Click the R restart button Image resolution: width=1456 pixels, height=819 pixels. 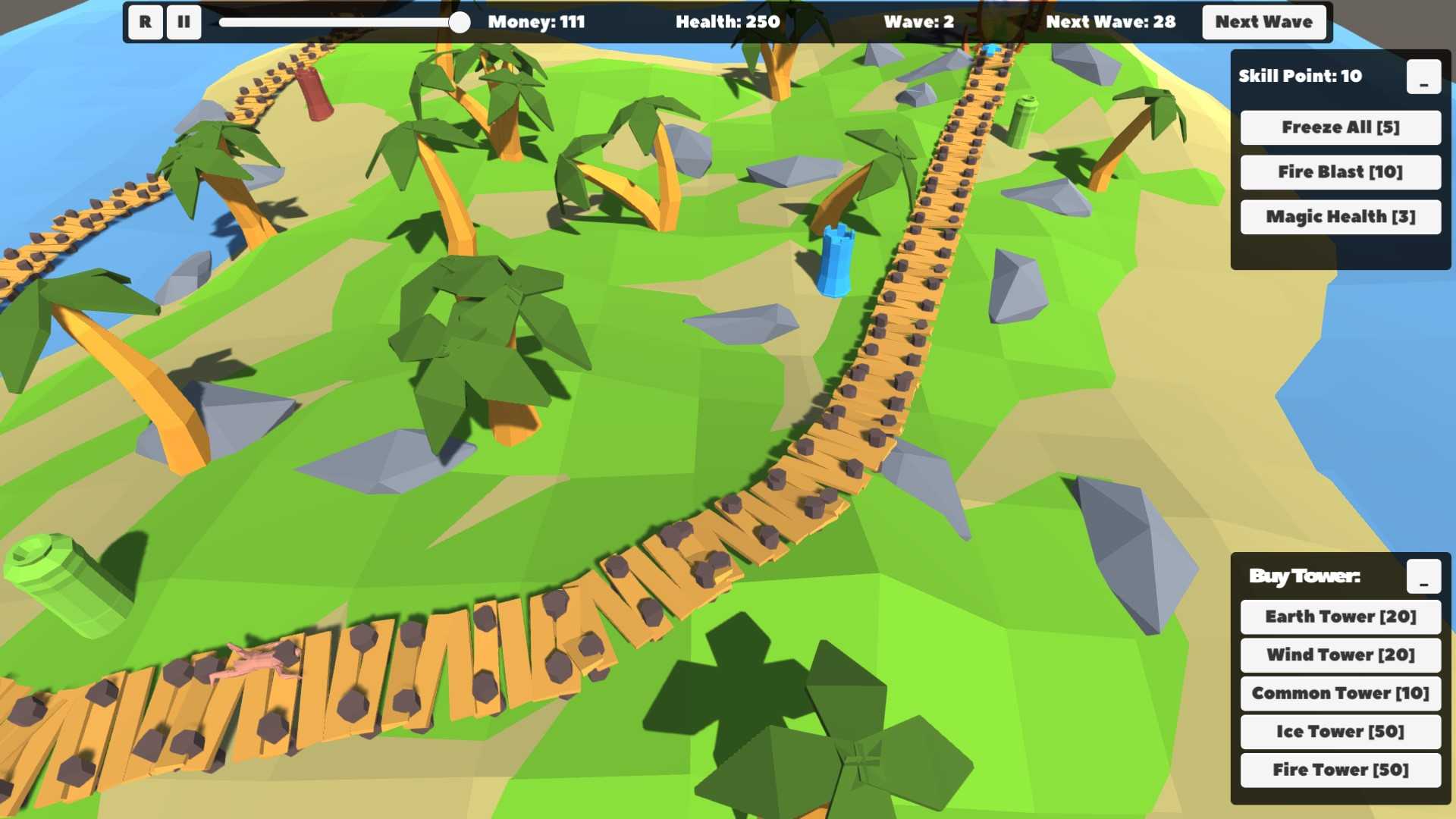click(x=145, y=22)
